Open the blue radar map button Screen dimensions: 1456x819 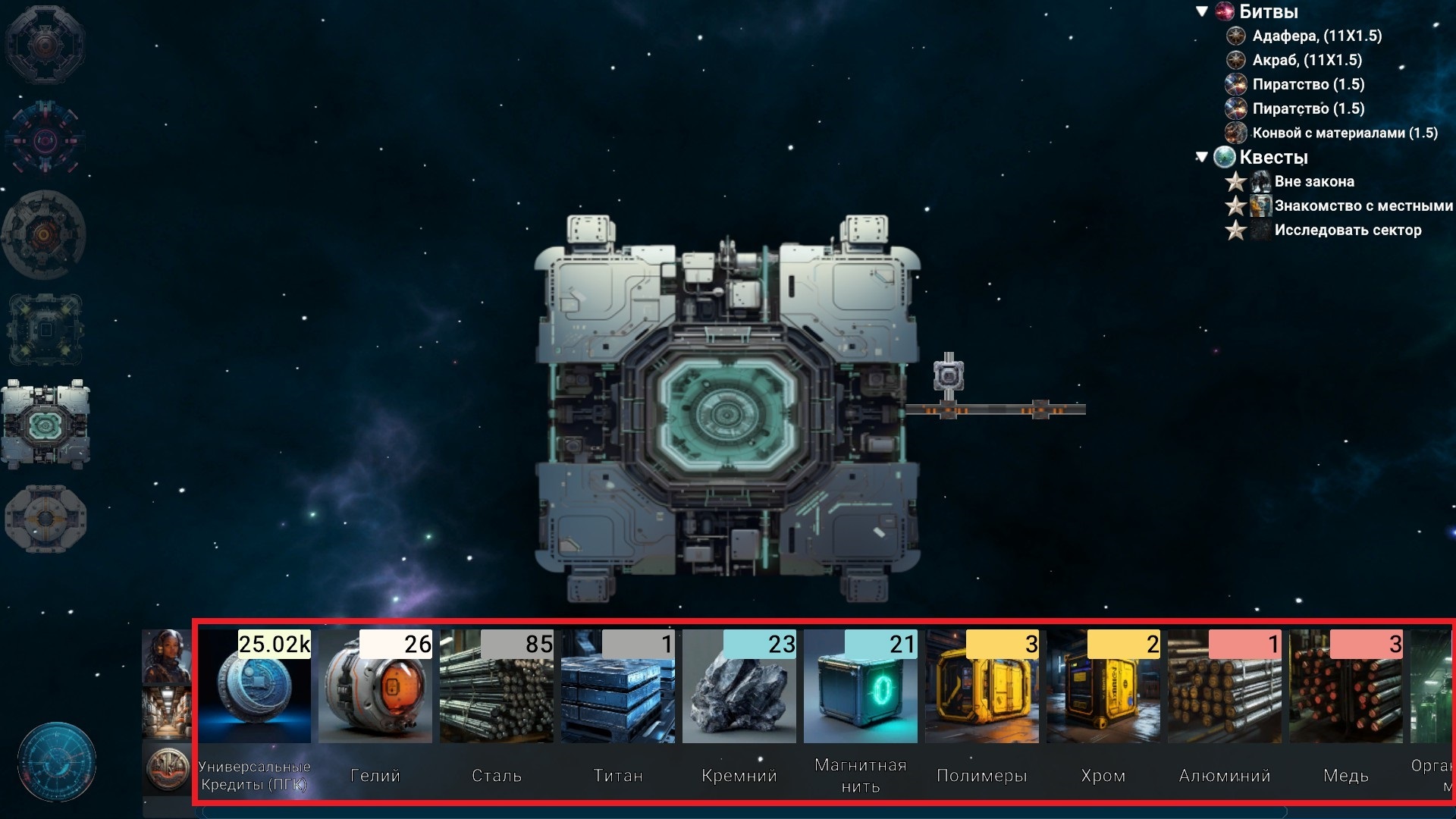[x=57, y=761]
